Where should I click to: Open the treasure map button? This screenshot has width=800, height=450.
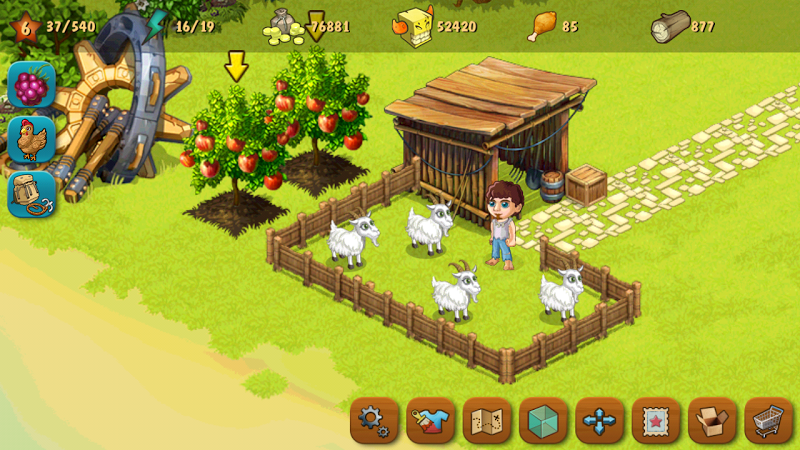point(487,421)
